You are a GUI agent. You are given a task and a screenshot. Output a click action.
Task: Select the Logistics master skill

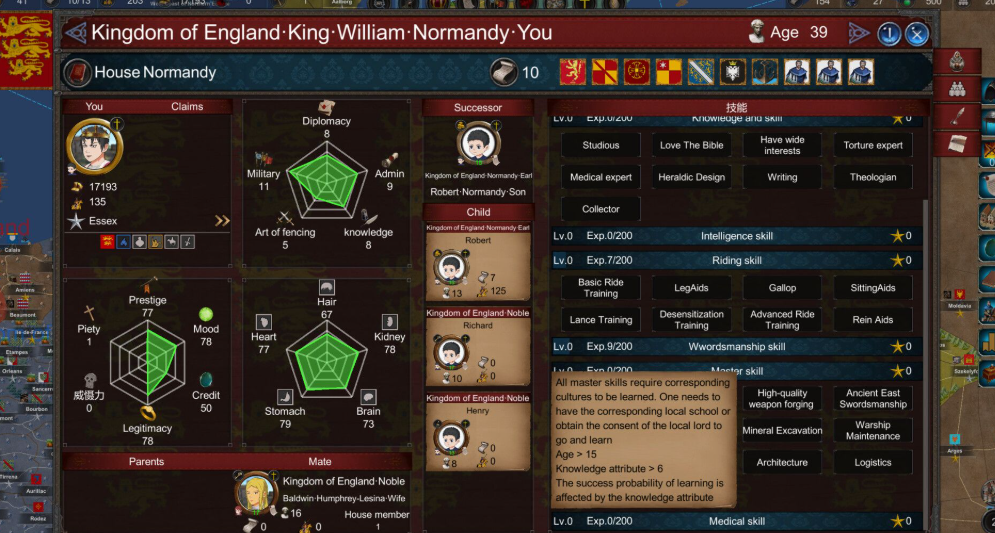tap(873, 463)
